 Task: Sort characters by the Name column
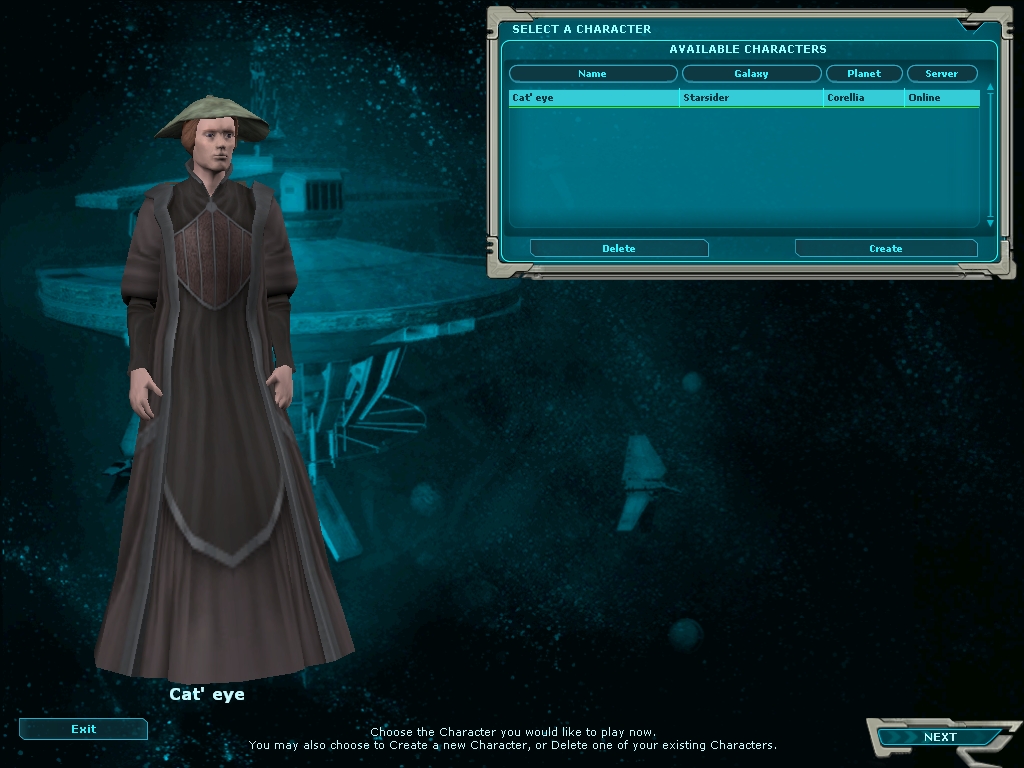[592, 74]
